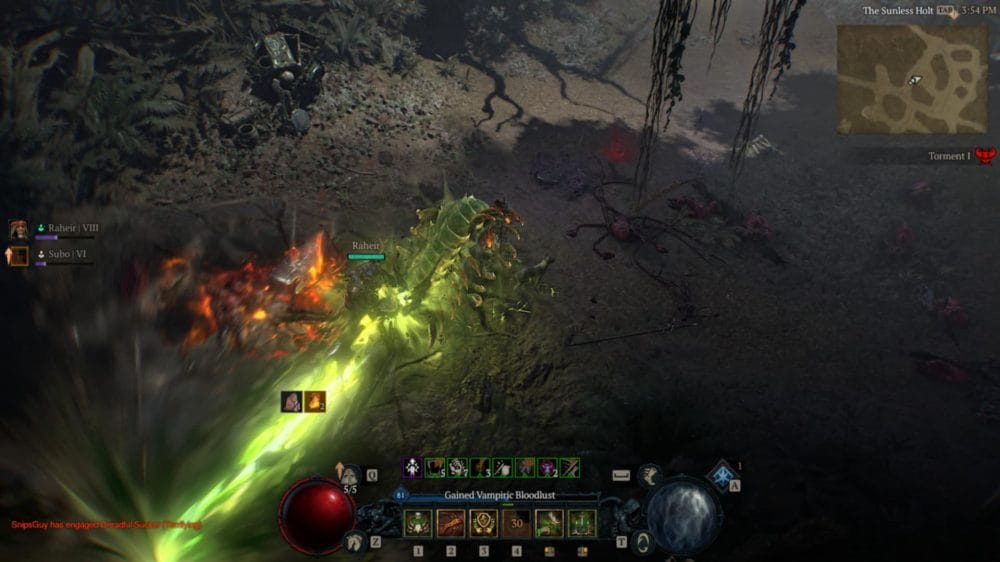
Task: Activate the red slash skill in slot two
Action: pyautogui.click(x=451, y=523)
